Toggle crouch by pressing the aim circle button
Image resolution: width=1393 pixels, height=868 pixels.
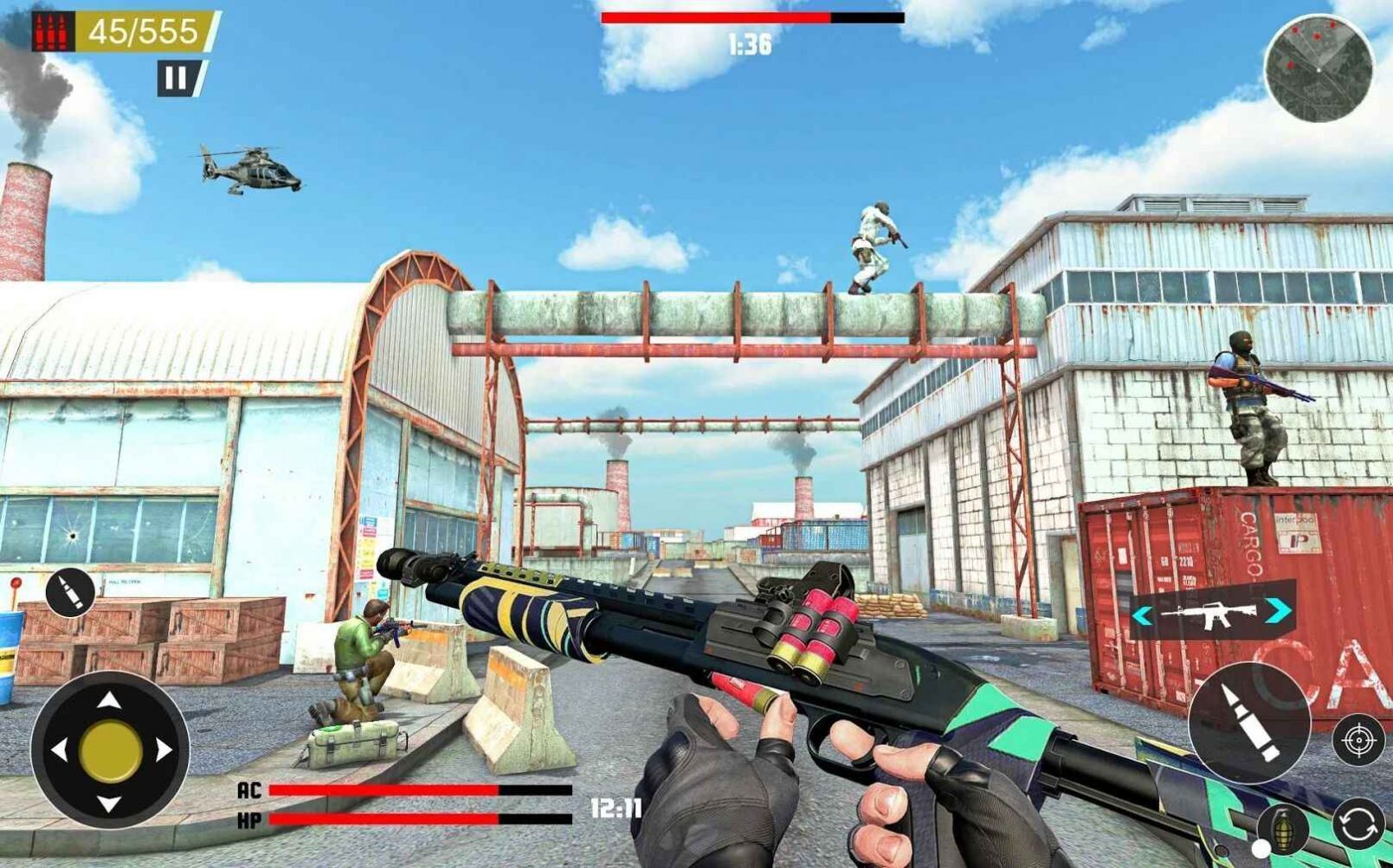[1359, 740]
